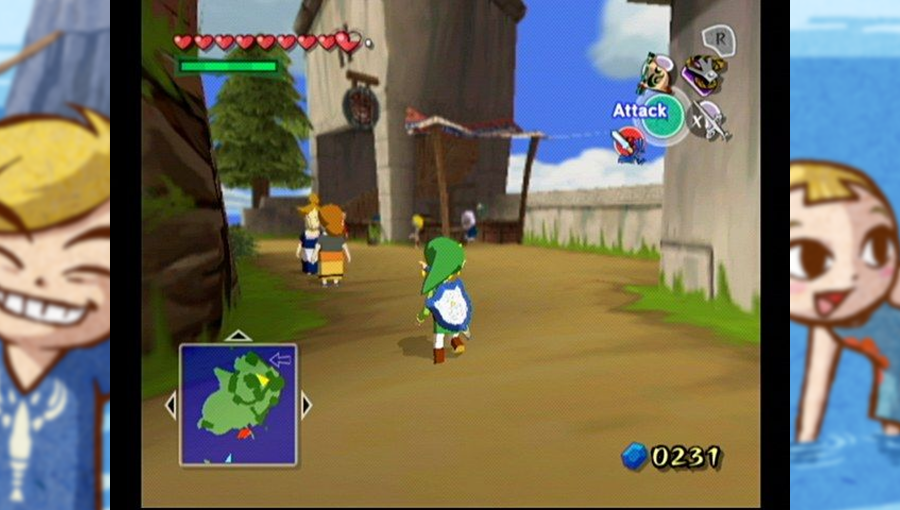Viewport: 900px width, 510px height.
Task: Select the grappling hook item icon
Action: point(704,73)
